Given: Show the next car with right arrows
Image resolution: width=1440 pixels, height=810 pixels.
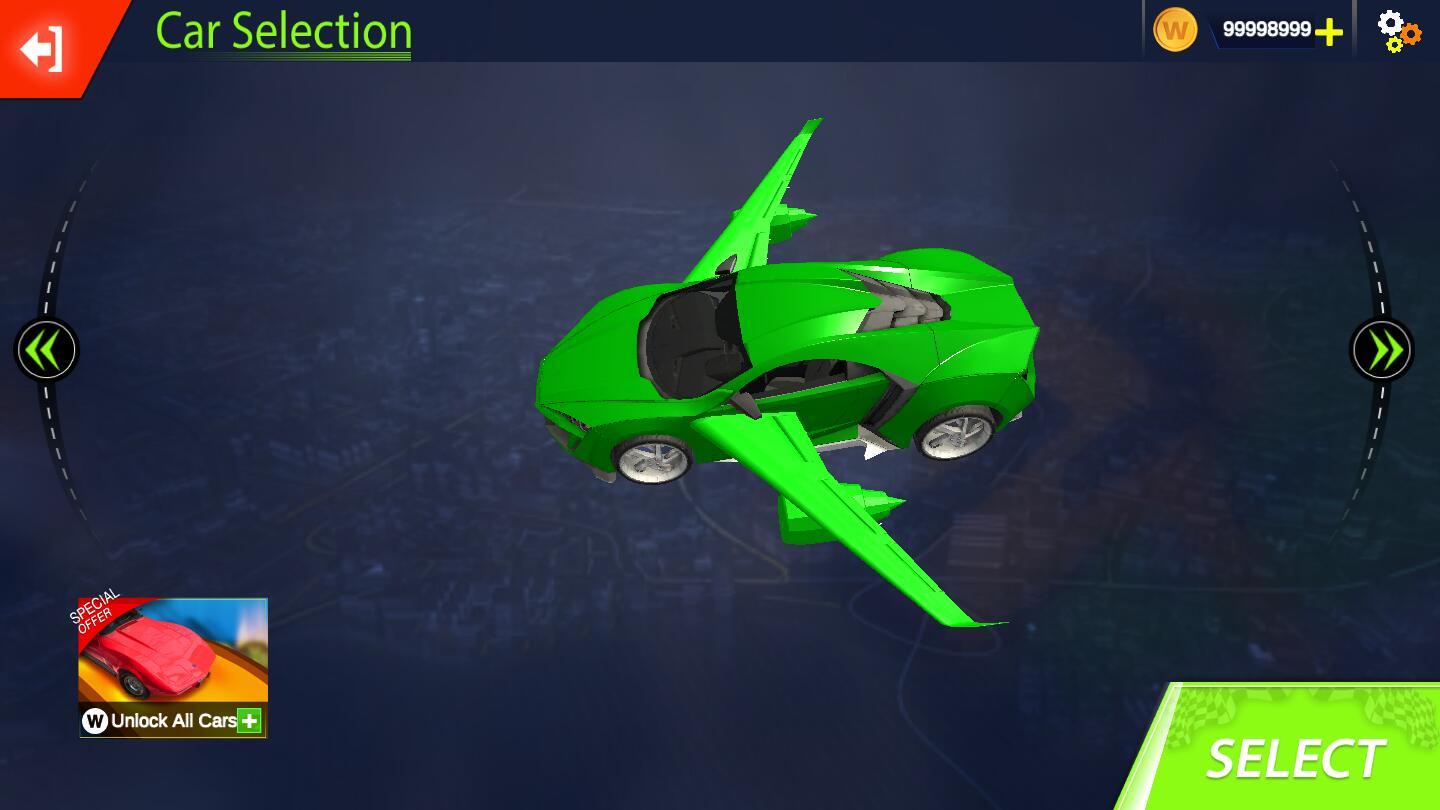Looking at the screenshot, I should [x=1382, y=350].
